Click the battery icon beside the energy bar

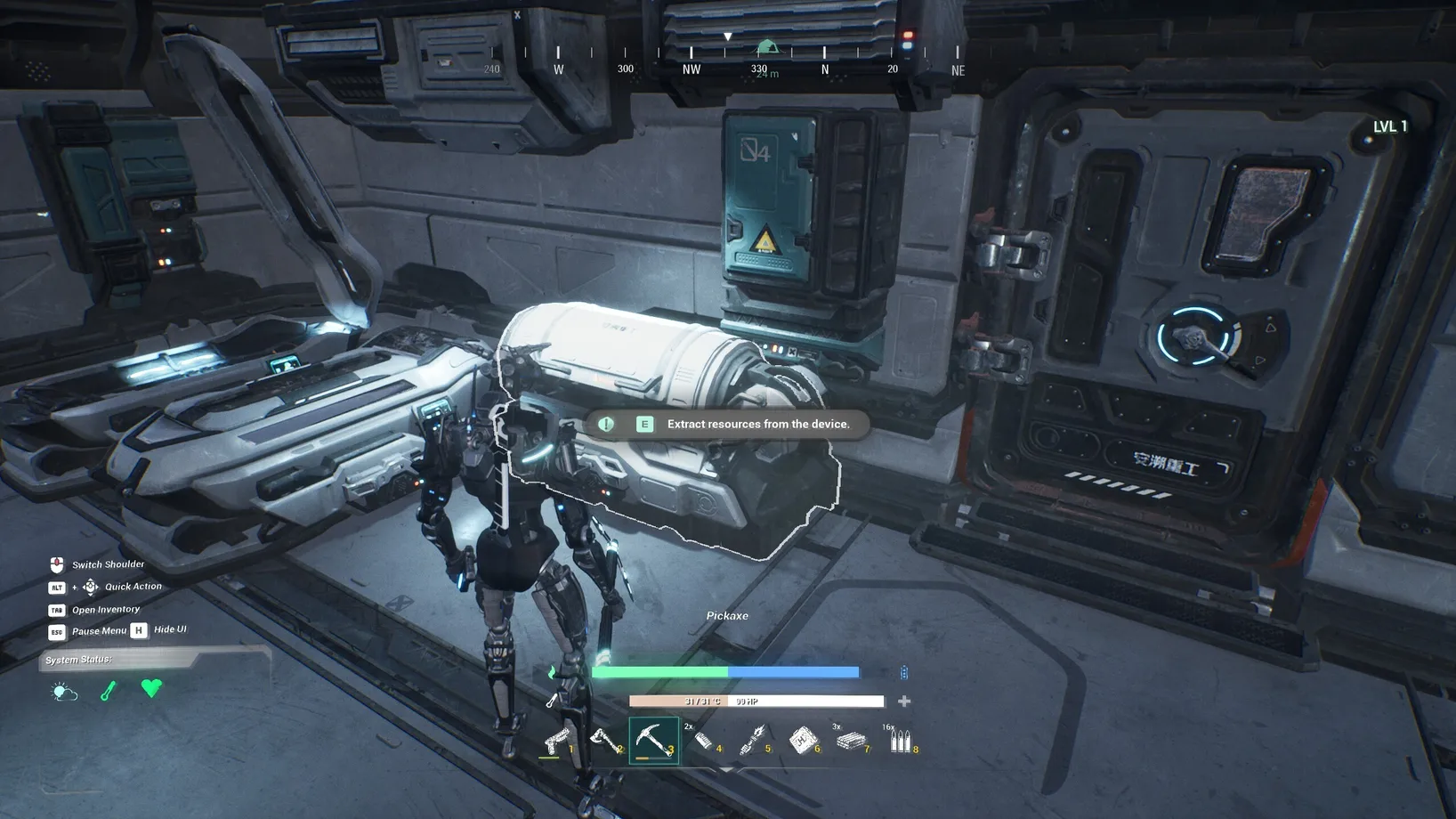coord(904,673)
